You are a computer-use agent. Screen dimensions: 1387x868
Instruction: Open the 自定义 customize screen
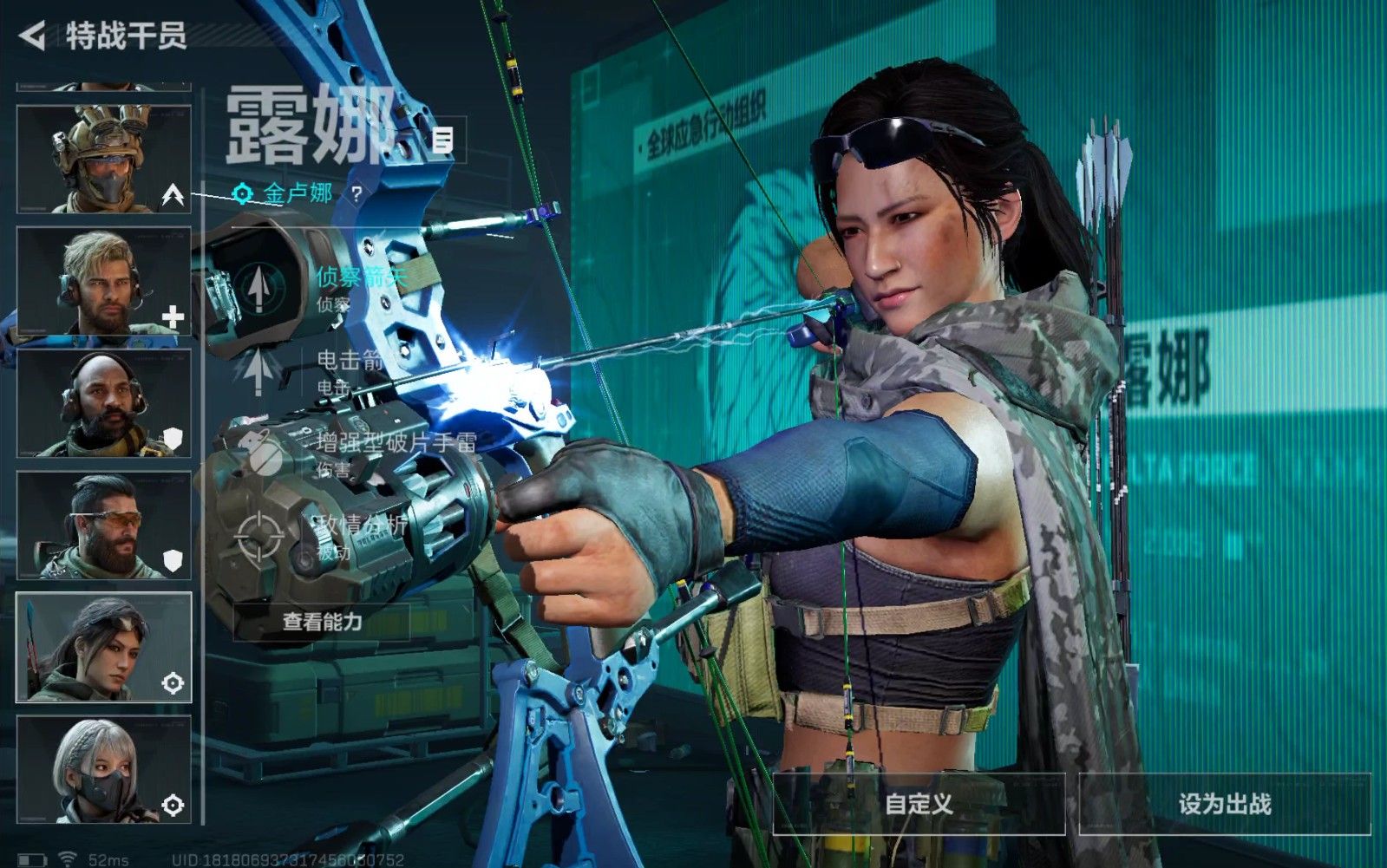[x=919, y=804]
